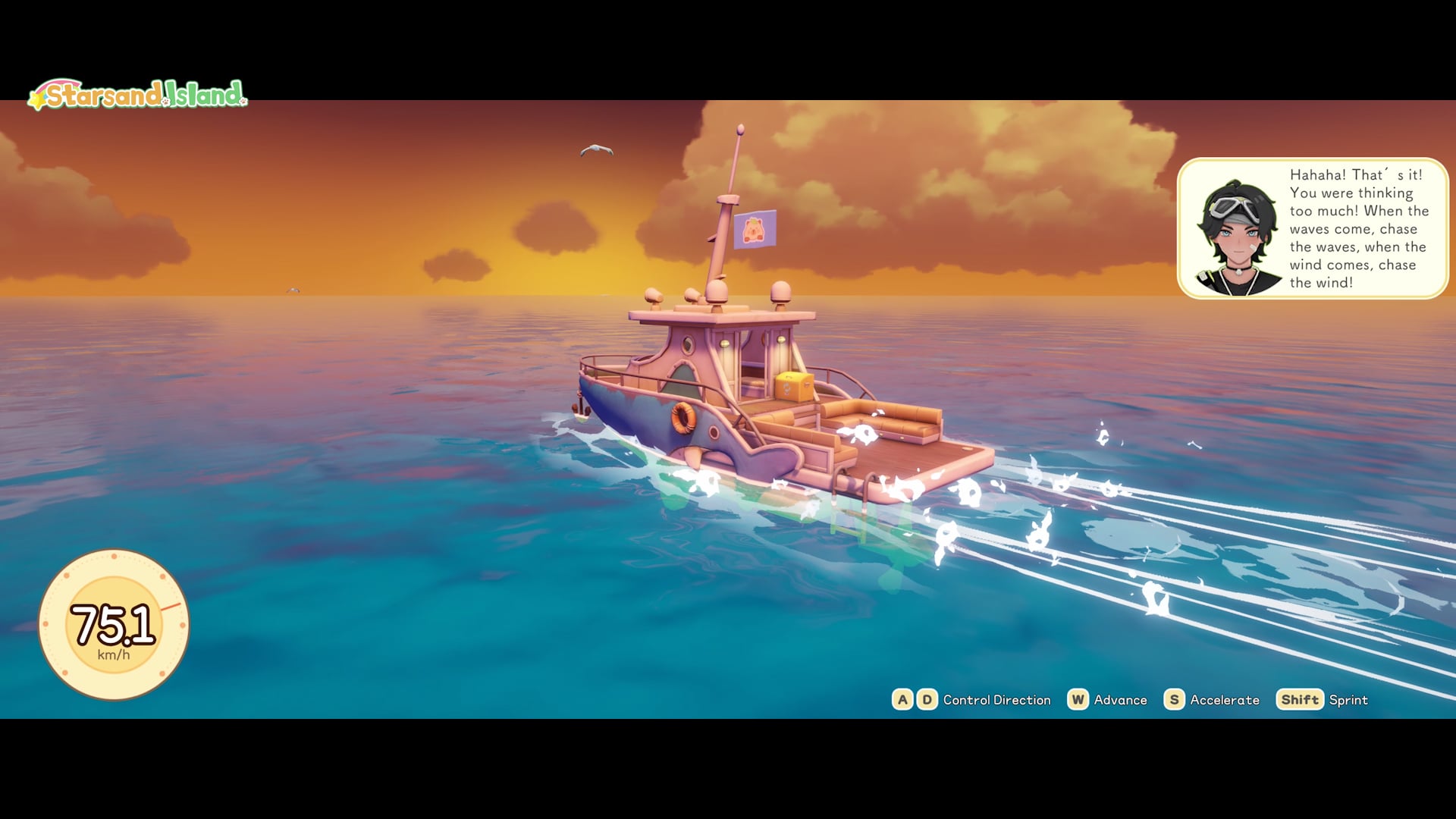Click the A key hint icon
The height and width of the screenshot is (819, 1456).
pos(903,700)
